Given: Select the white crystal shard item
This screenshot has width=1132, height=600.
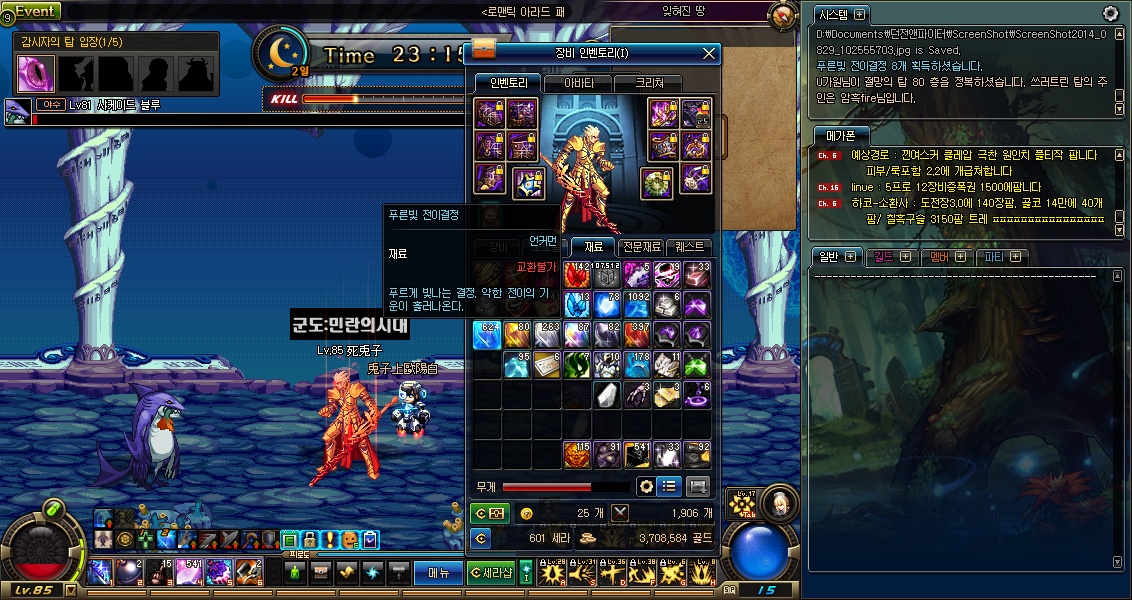Looking at the screenshot, I should point(606,394).
